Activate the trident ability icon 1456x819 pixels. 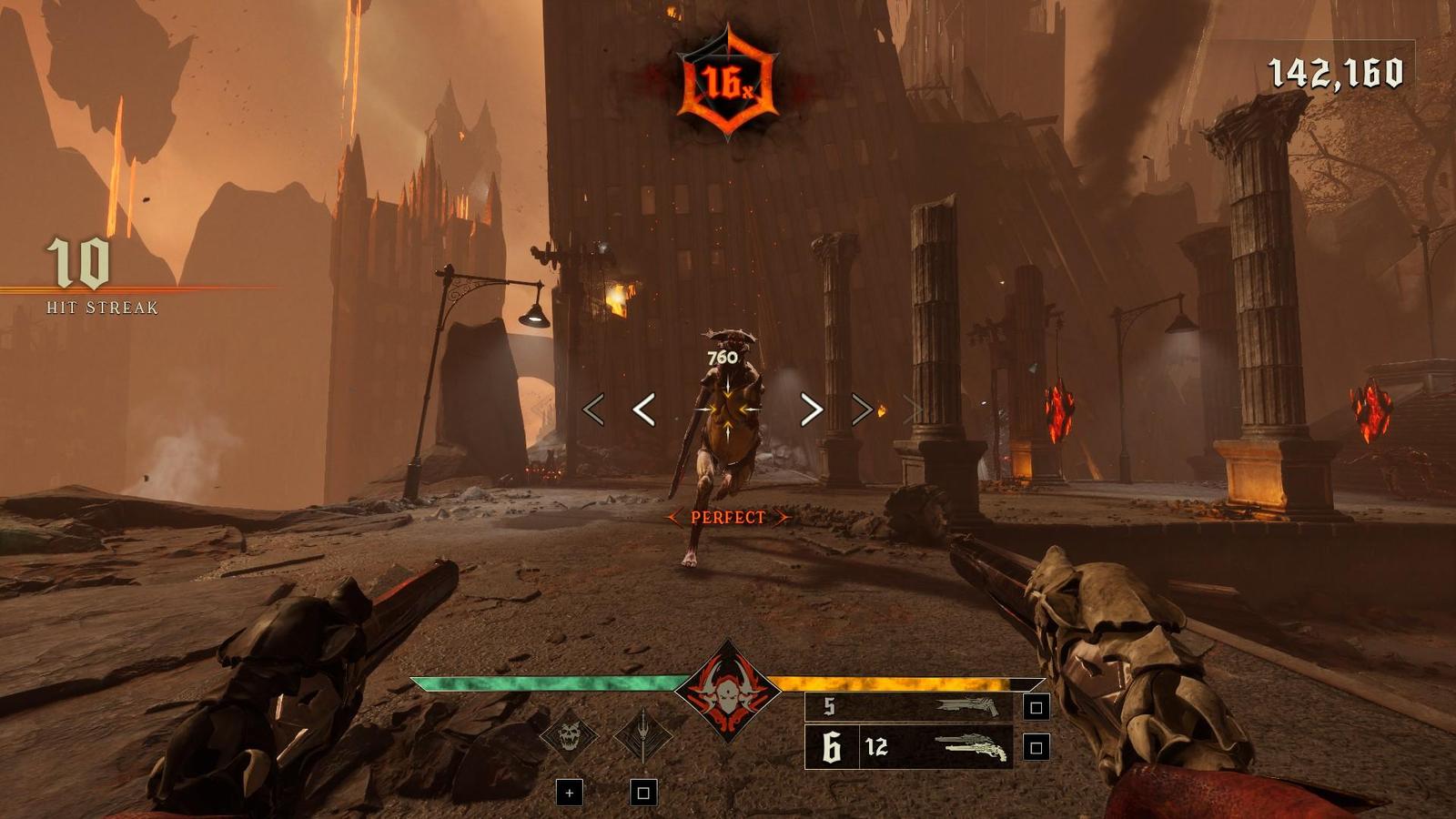[x=643, y=733]
